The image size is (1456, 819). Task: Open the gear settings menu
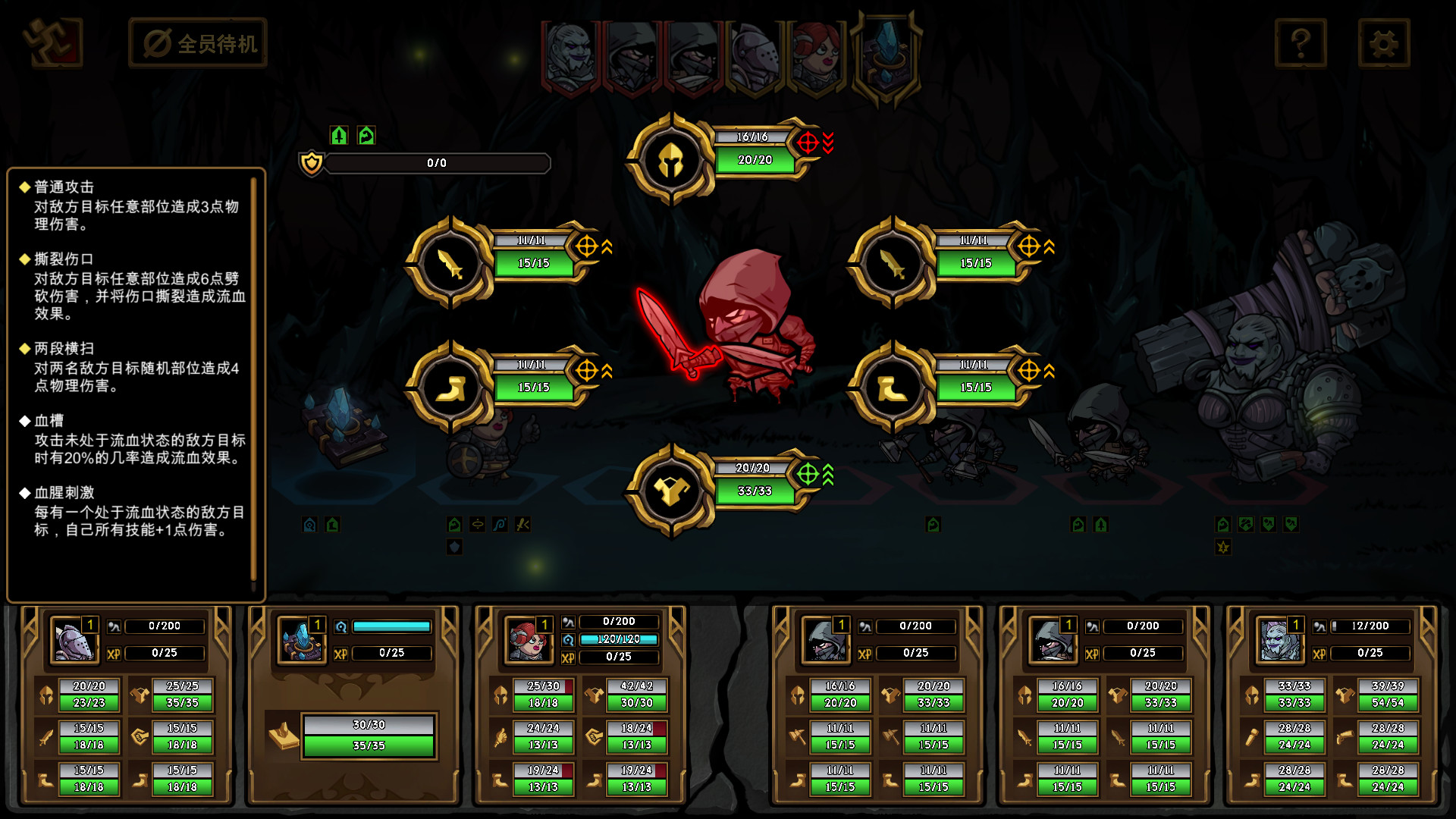click(x=1383, y=43)
